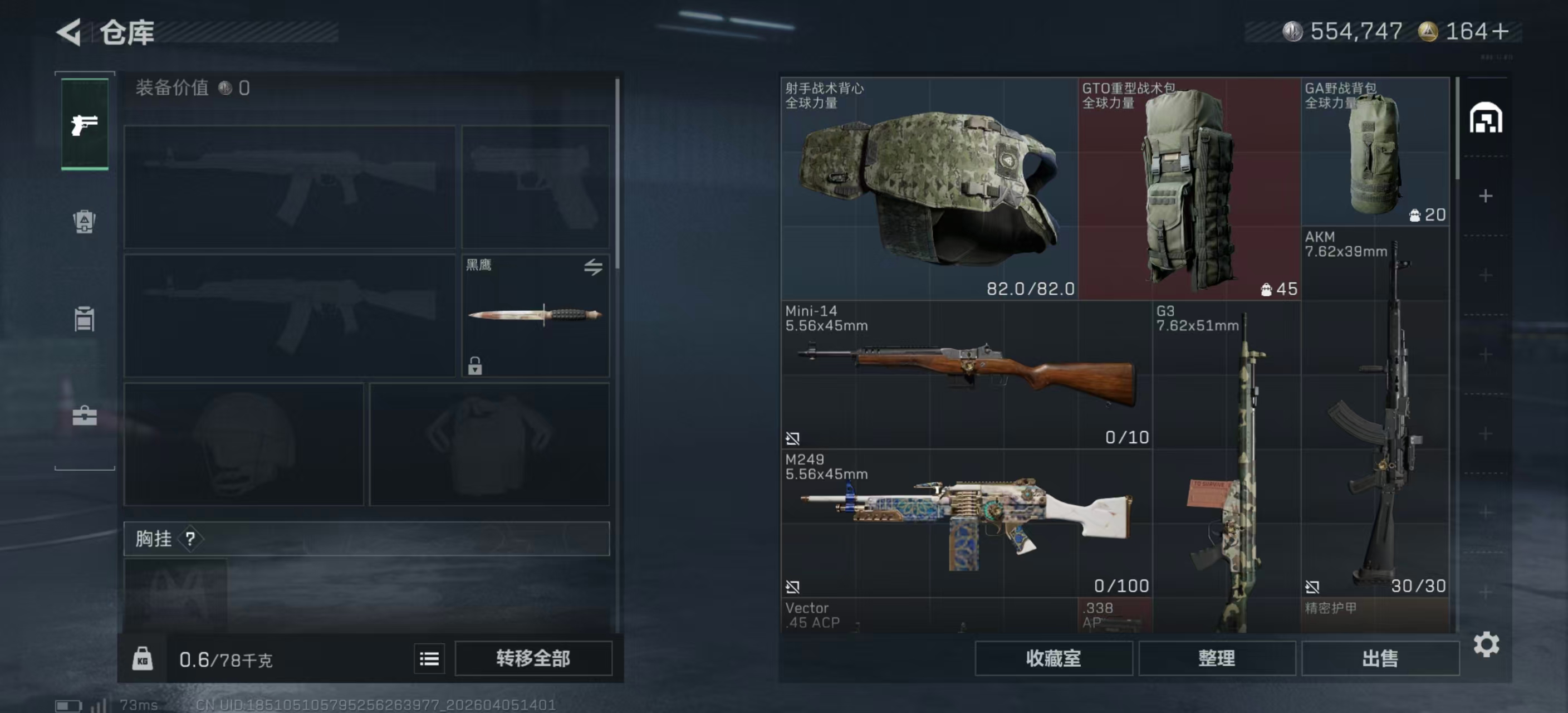Transfer all with 转移全部
This screenshot has width=1568, height=713.
point(533,658)
